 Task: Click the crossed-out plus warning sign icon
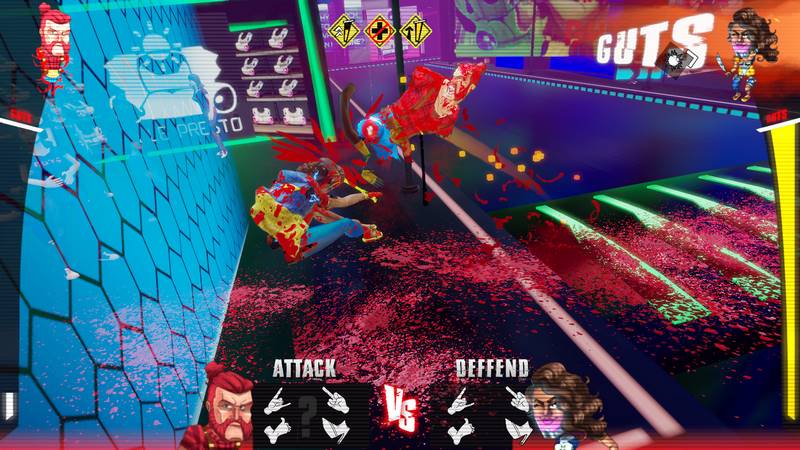point(378,30)
